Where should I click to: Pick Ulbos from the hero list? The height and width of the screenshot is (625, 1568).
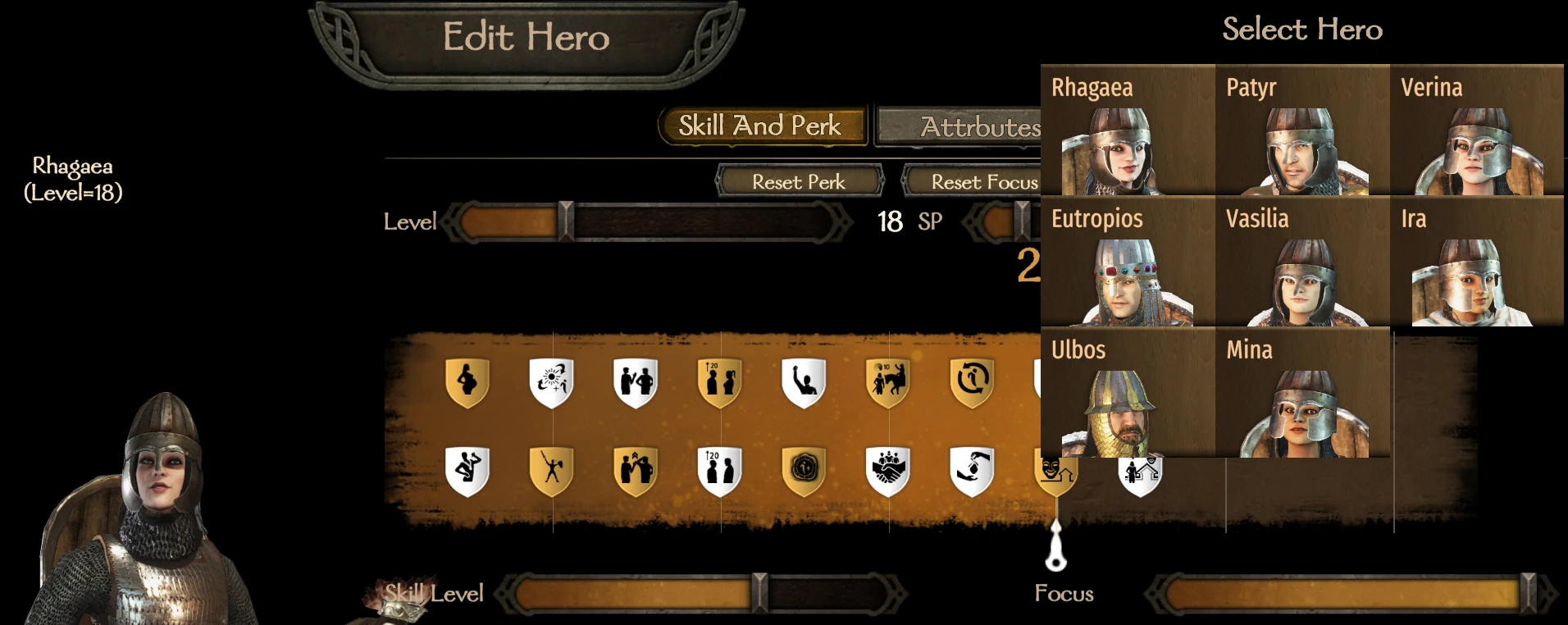pos(1127,393)
